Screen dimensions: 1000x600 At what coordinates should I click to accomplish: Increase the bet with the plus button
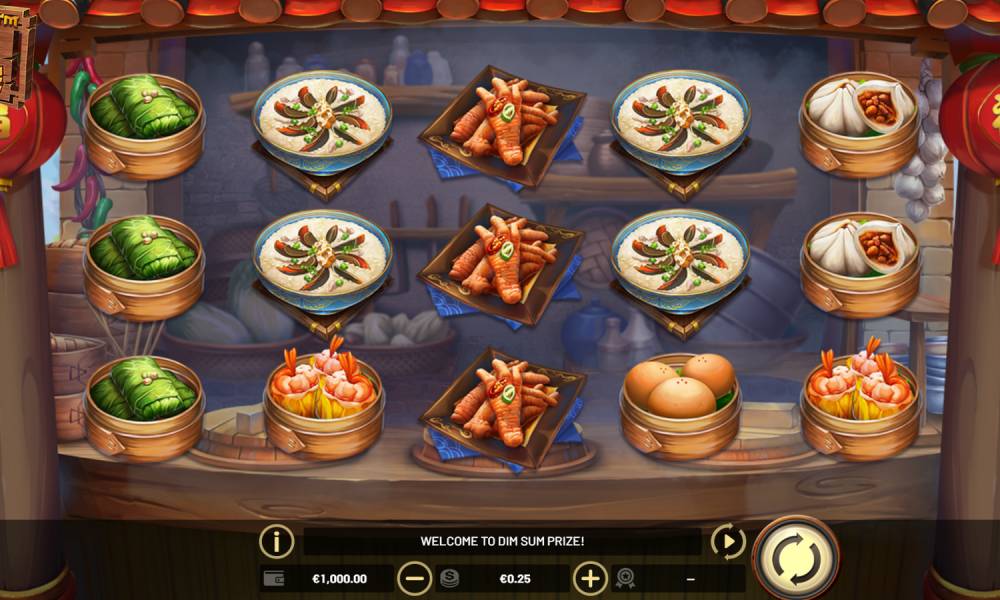coord(590,578)
